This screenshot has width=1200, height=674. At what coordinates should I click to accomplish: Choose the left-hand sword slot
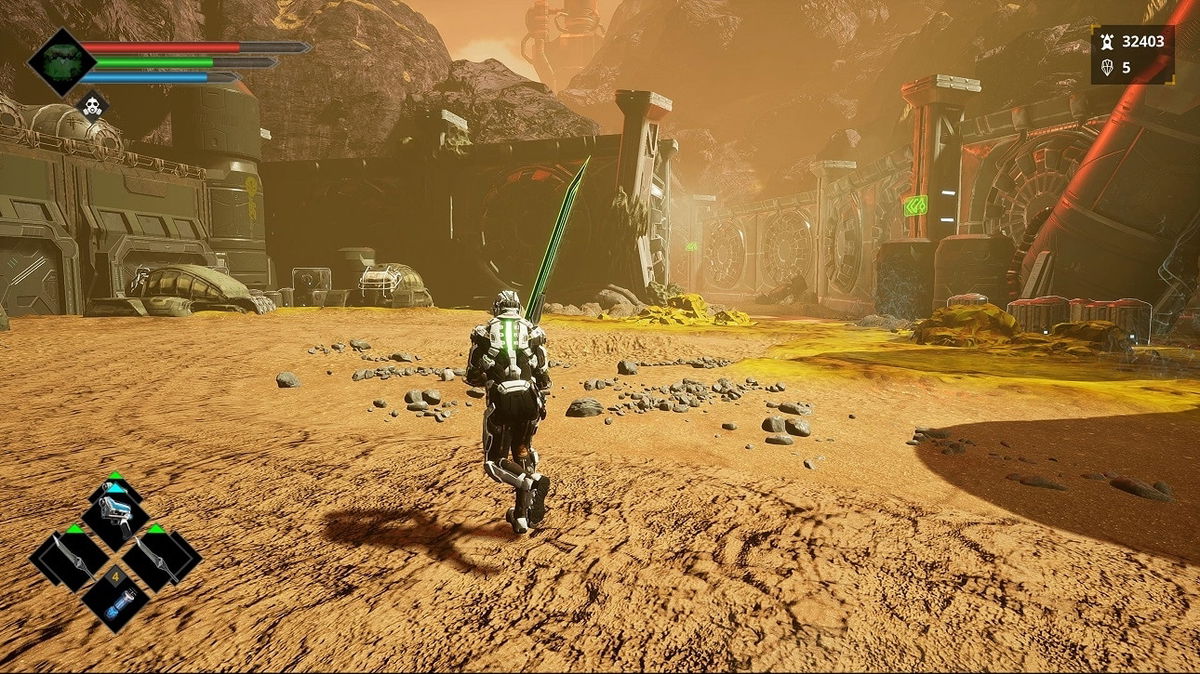[70, 557]
